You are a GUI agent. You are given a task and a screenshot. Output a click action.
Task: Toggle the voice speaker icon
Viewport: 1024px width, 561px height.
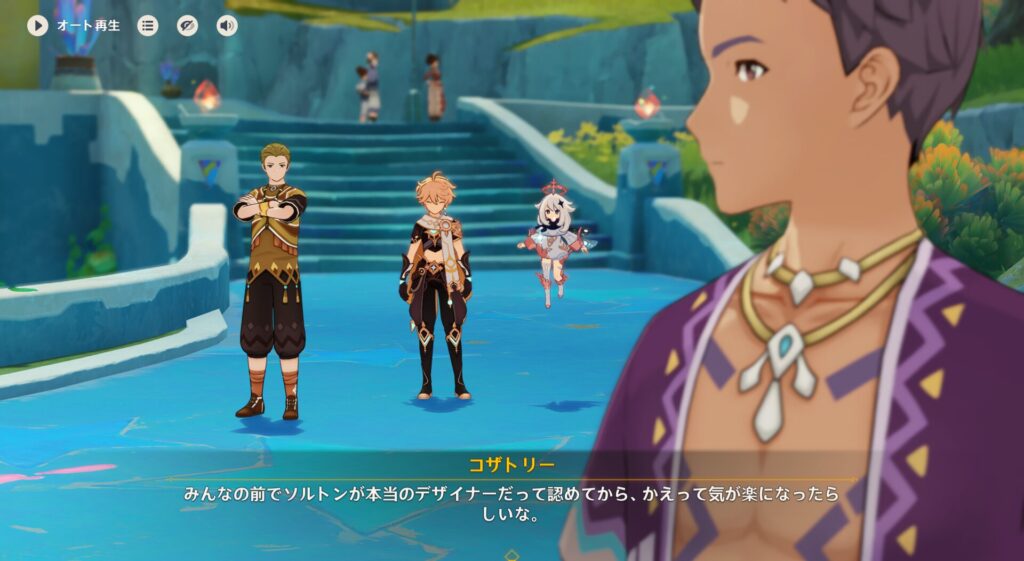(x=227, y=26)
